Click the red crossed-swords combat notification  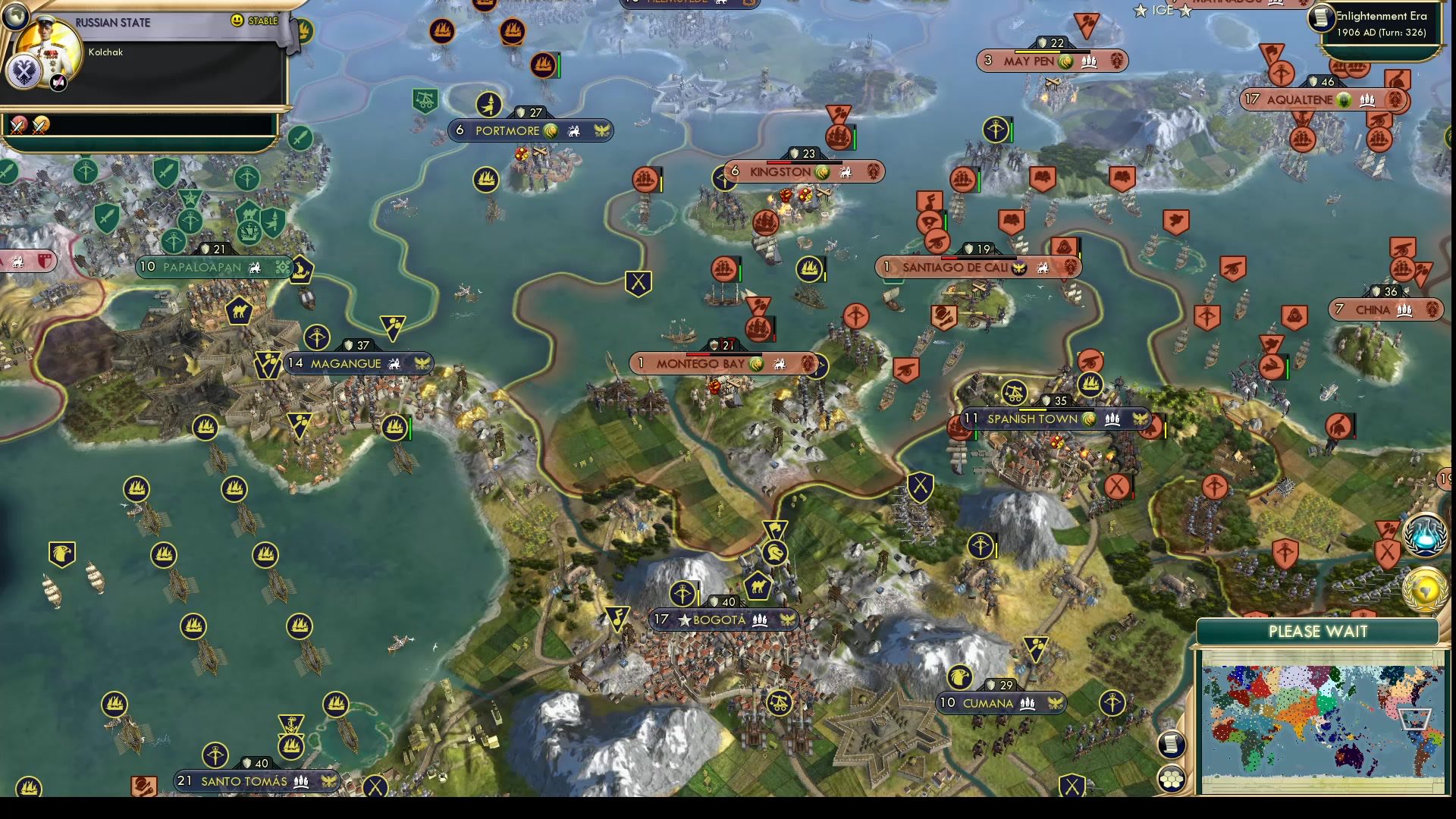pos(18,124)
